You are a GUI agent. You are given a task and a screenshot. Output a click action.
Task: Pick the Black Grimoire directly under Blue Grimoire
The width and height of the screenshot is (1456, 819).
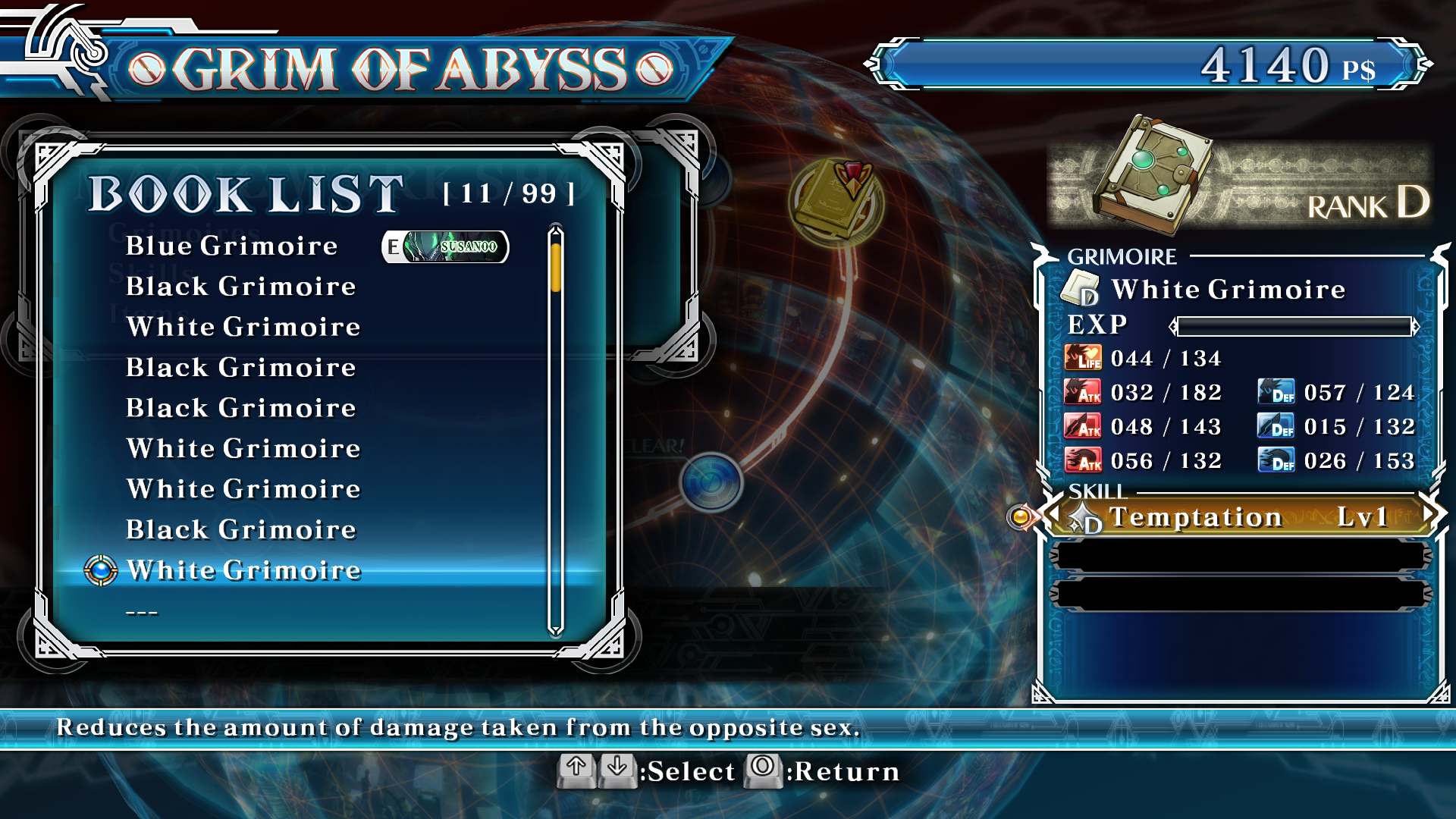(240, 287)
